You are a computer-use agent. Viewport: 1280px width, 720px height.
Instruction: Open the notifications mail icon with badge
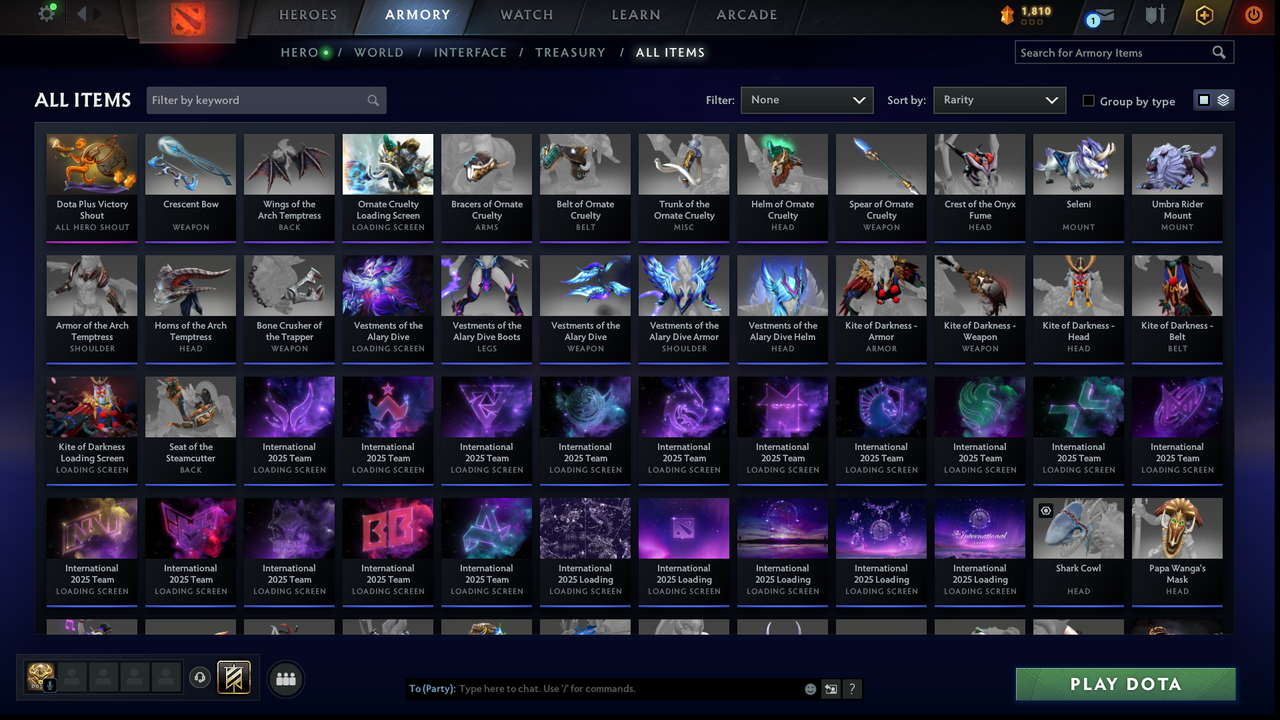[x=1105, y=16]
